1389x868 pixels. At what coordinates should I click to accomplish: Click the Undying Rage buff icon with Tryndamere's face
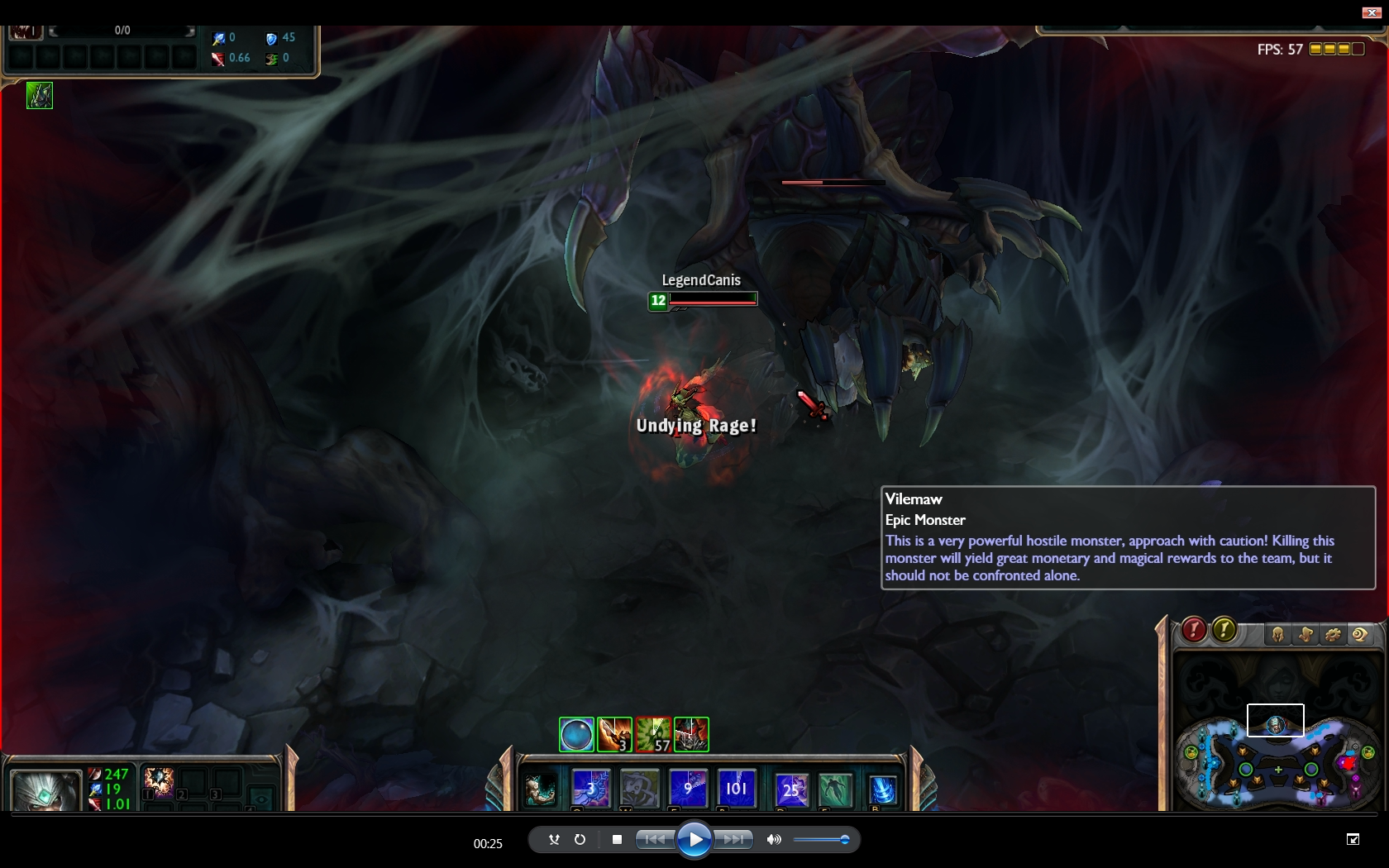691,734
